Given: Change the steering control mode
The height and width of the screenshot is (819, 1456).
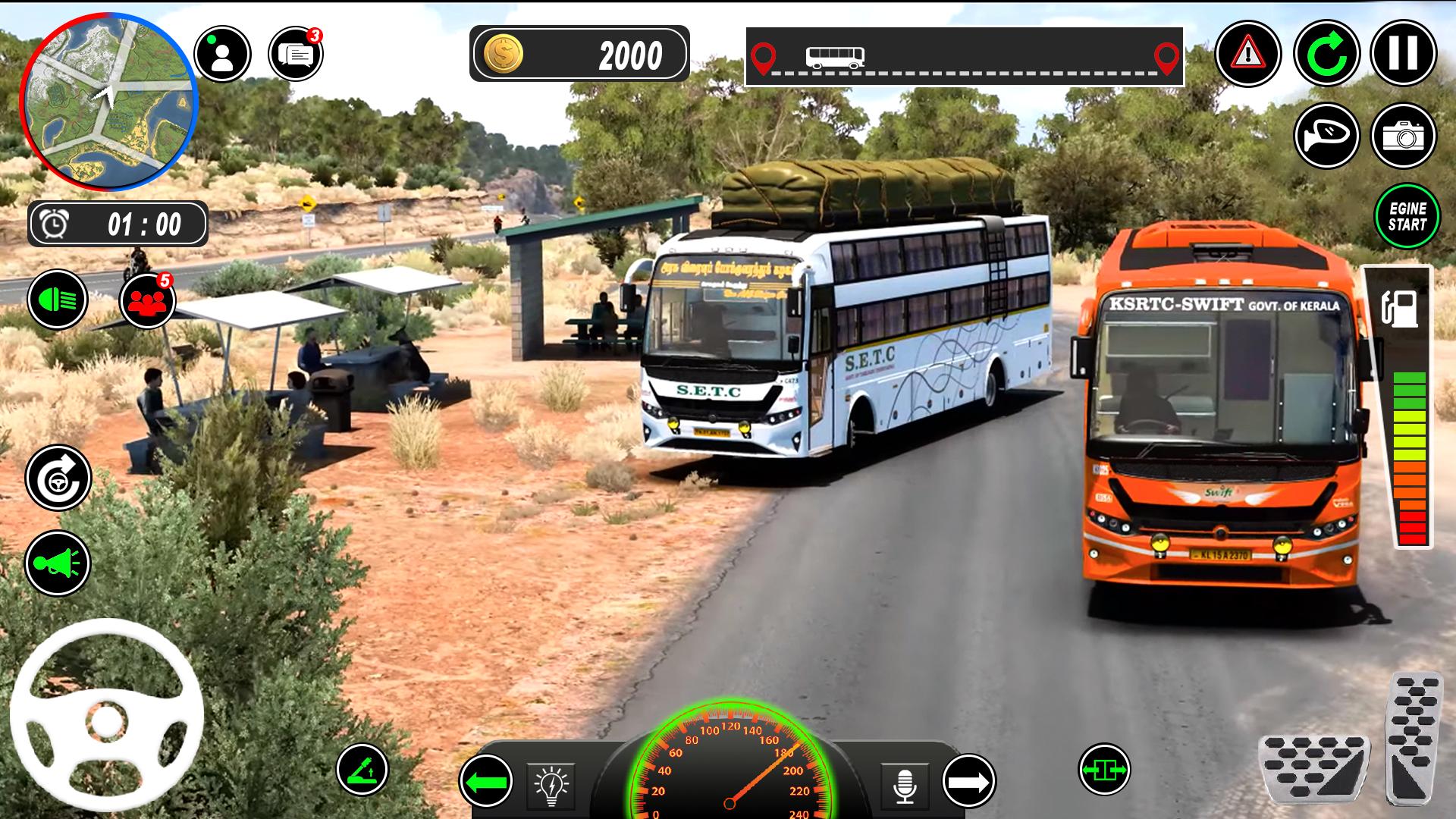Looking at the screenshot, I should [x=58, y=479].
